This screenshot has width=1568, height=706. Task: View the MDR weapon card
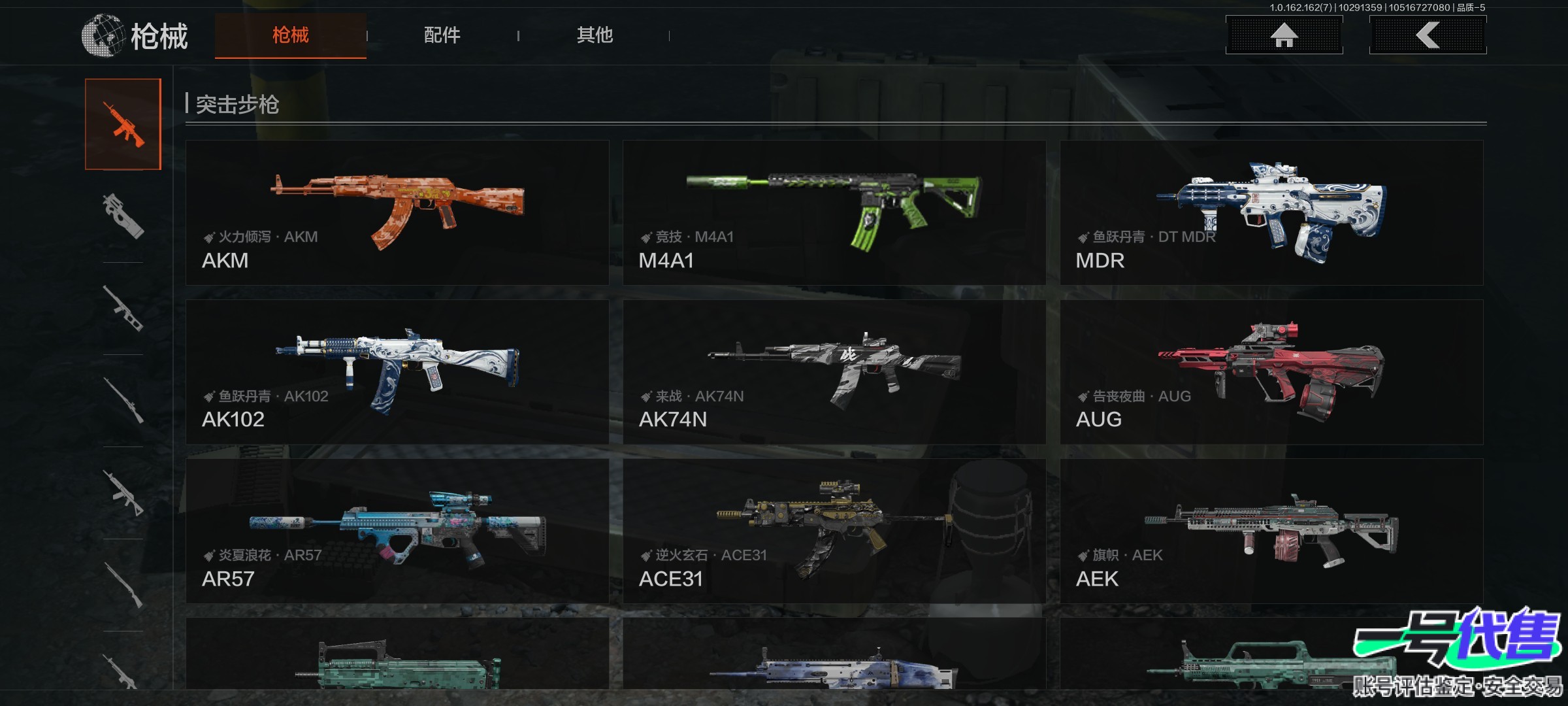1271,212
